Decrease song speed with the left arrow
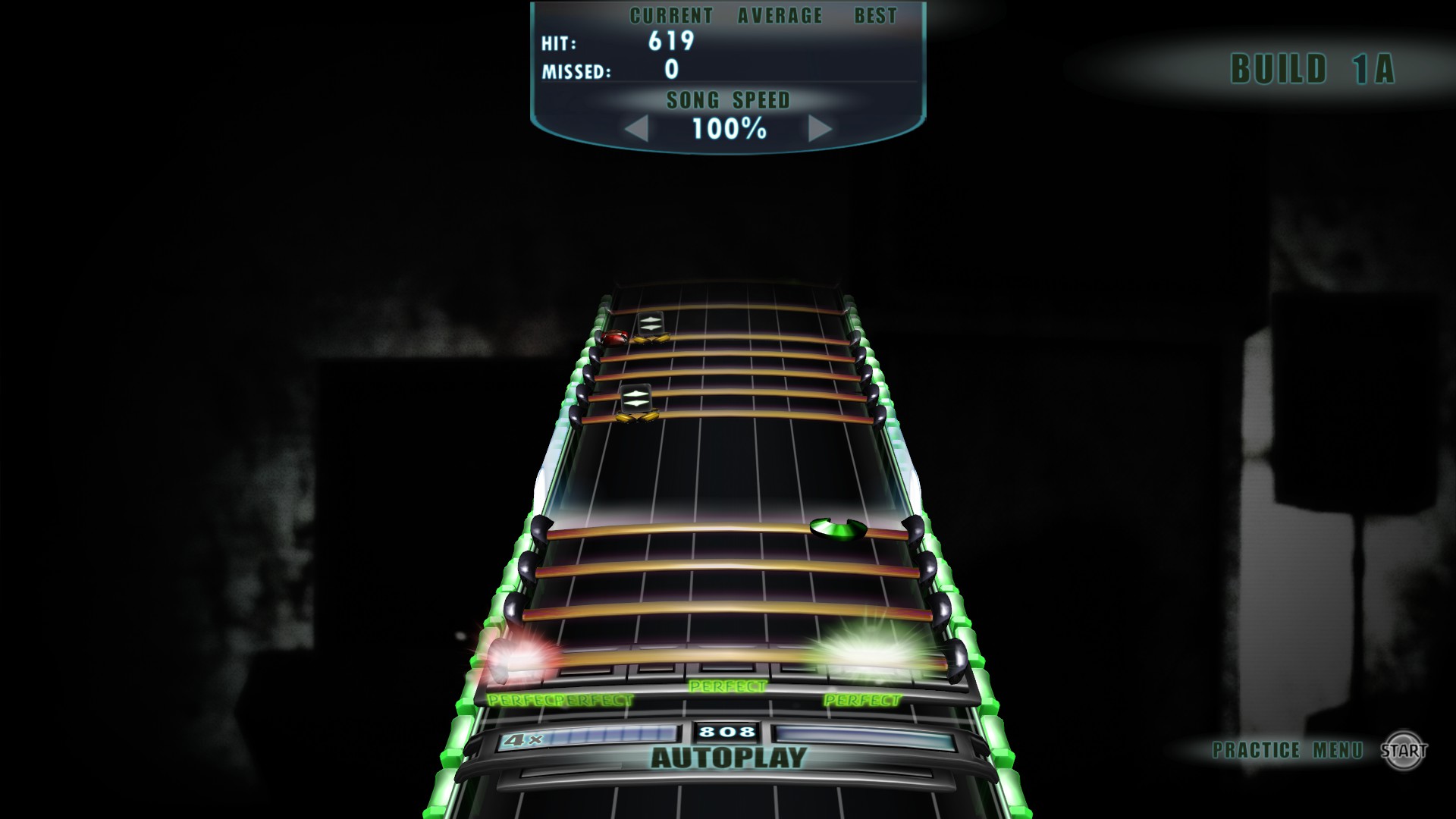 pos(638,129)
